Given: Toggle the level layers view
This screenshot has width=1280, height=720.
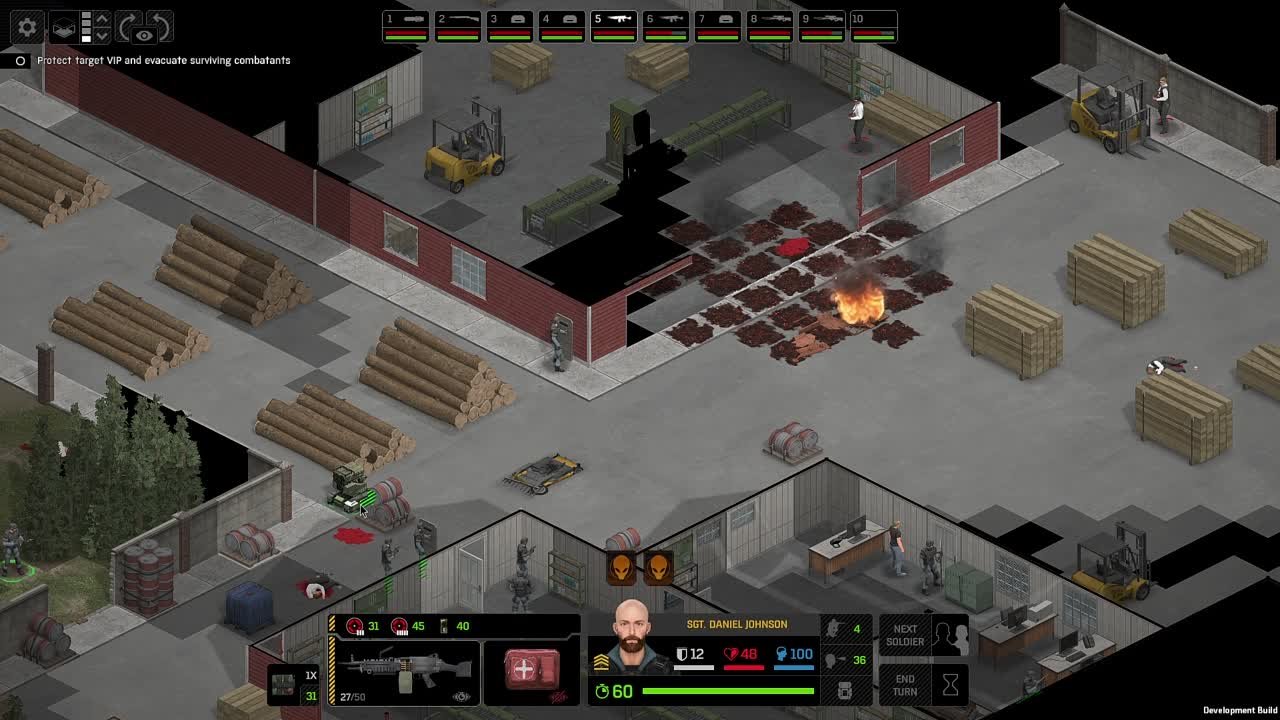Looking at the screenshot, I should (x=64, y=27).
